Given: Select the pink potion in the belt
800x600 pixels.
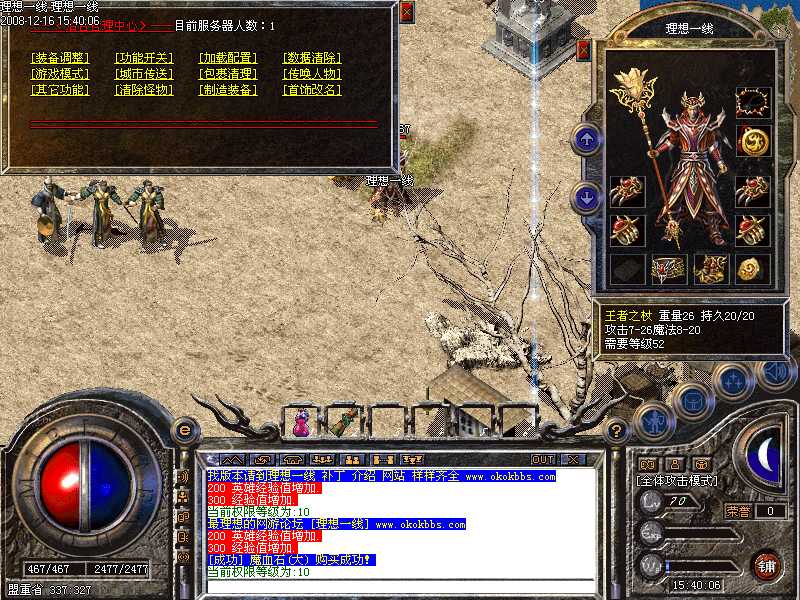Looking at the screenshot, I should (302, 424).
